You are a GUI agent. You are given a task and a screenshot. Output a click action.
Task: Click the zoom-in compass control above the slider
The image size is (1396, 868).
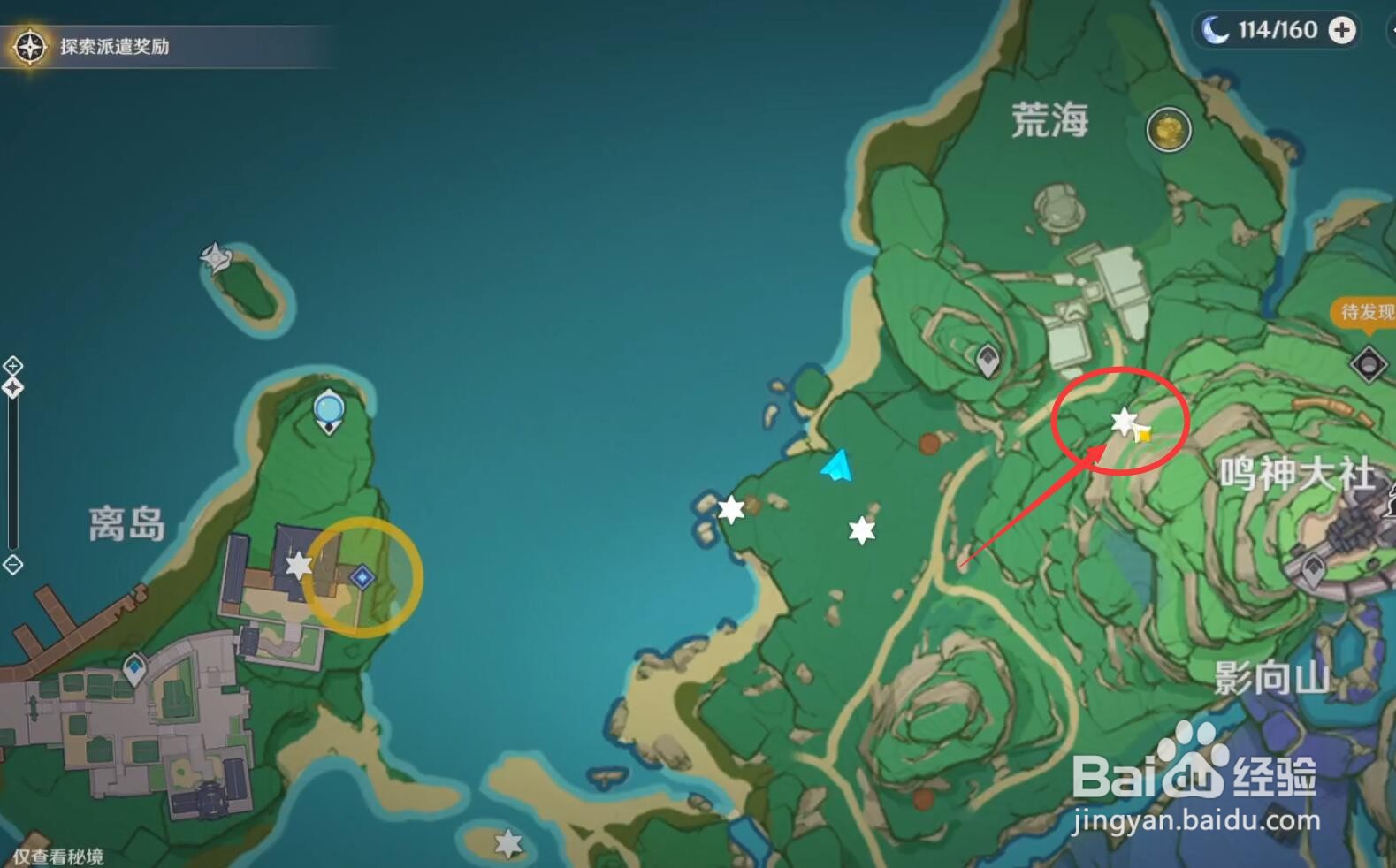pos(12,363)
